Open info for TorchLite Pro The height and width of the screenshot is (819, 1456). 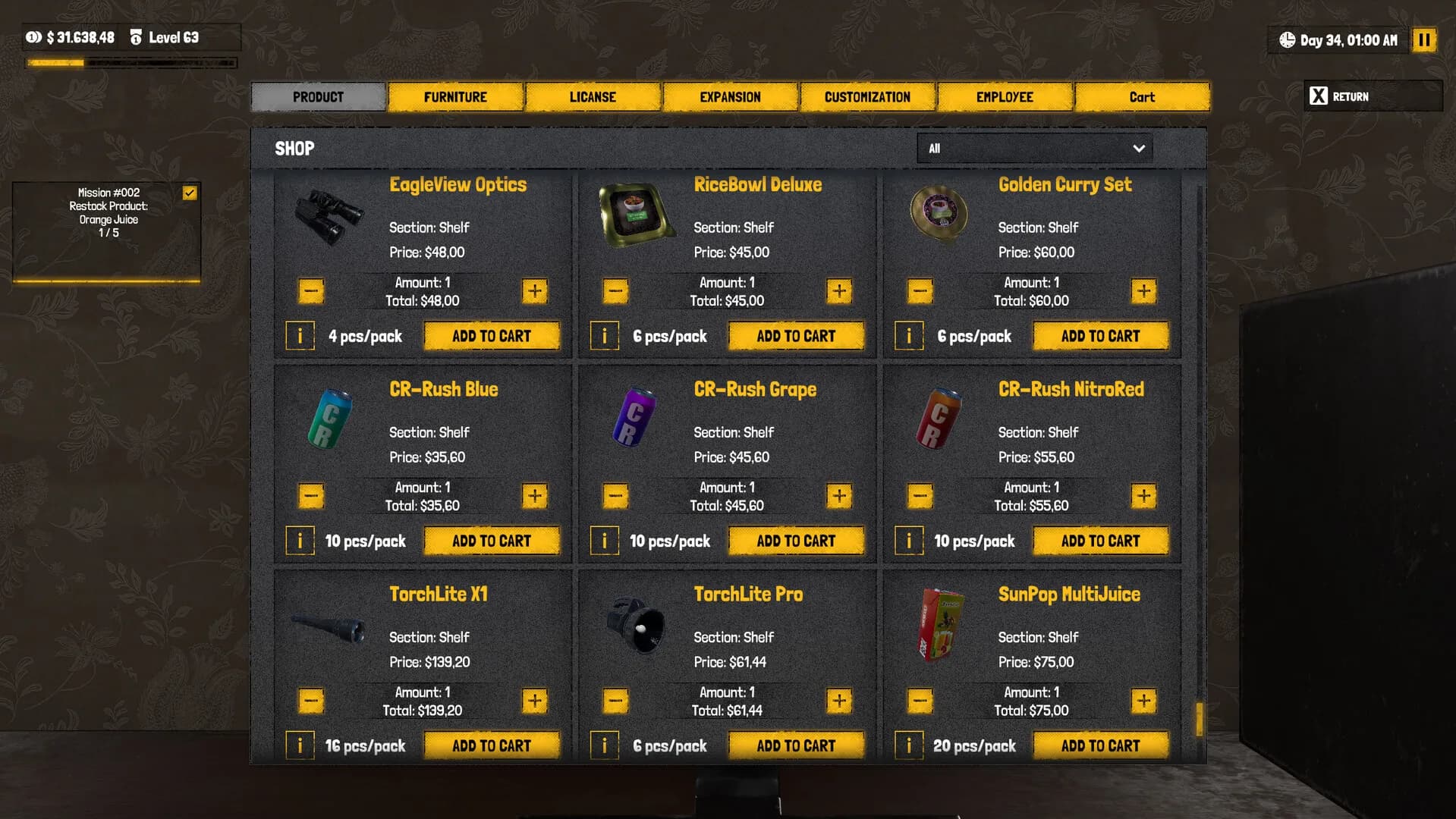click(x=604, y=745)
